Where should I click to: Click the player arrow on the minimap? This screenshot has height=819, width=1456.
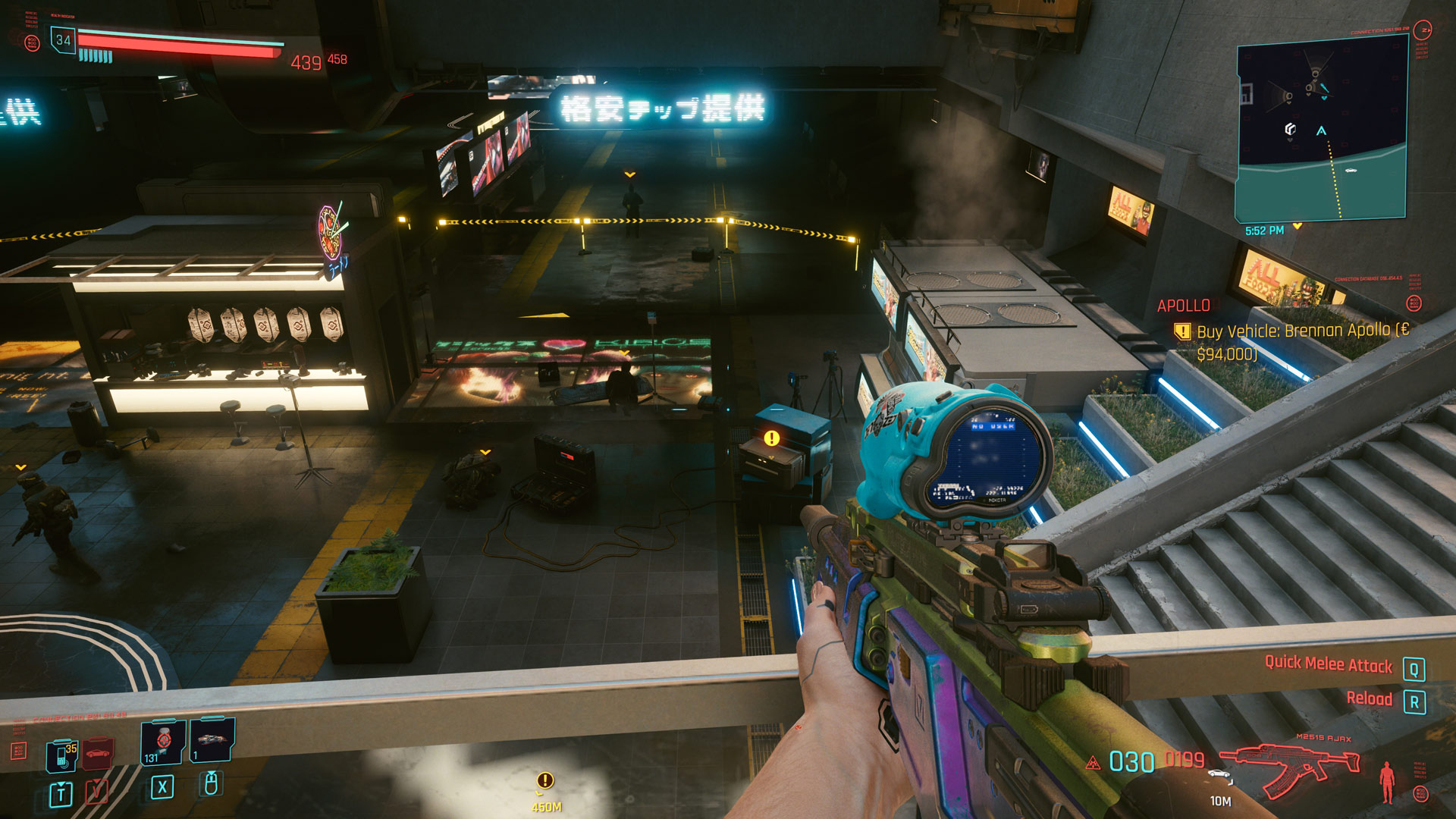tap(1321, 131)
